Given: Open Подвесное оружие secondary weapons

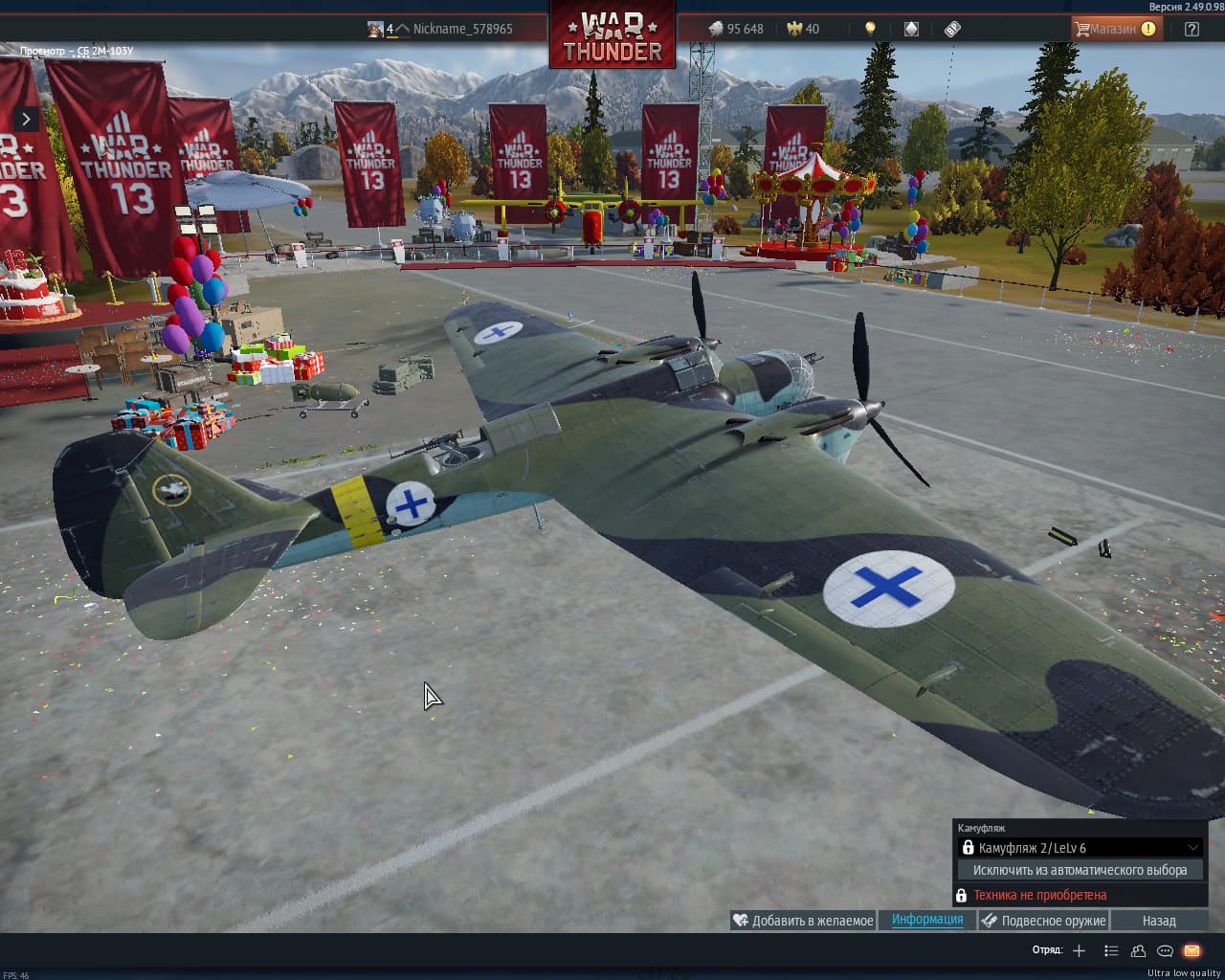Looking at the screenshot, I should click(x=1043, y=921).
